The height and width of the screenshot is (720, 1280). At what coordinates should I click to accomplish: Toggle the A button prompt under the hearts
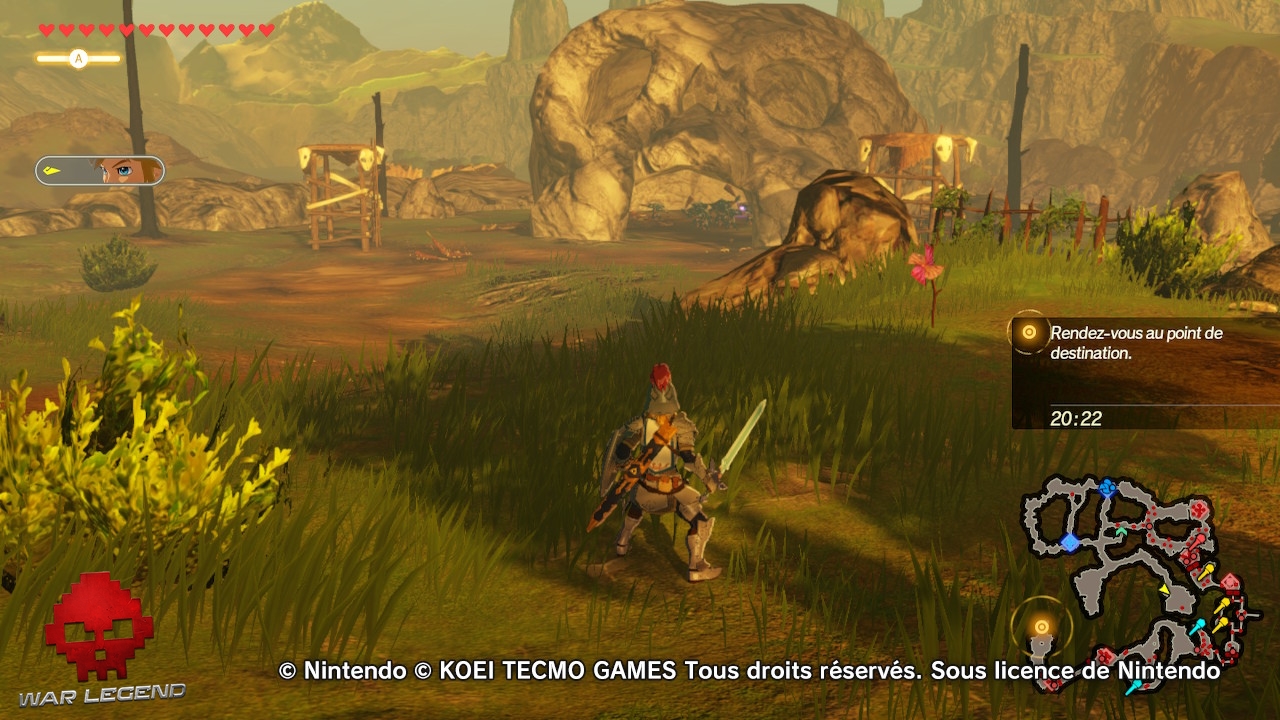click(x=78, y=58)
